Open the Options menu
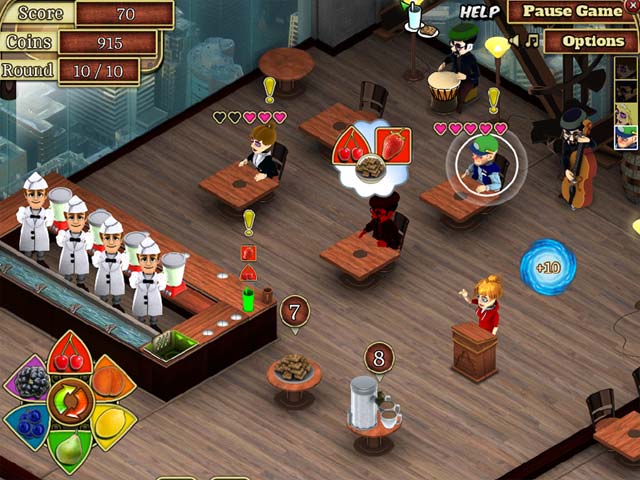The image size is (640, 480). [592, 41]
